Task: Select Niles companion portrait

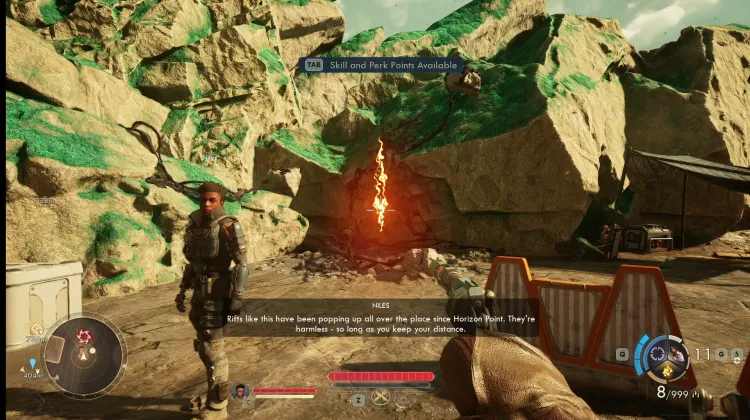Action: coord(239,391)
